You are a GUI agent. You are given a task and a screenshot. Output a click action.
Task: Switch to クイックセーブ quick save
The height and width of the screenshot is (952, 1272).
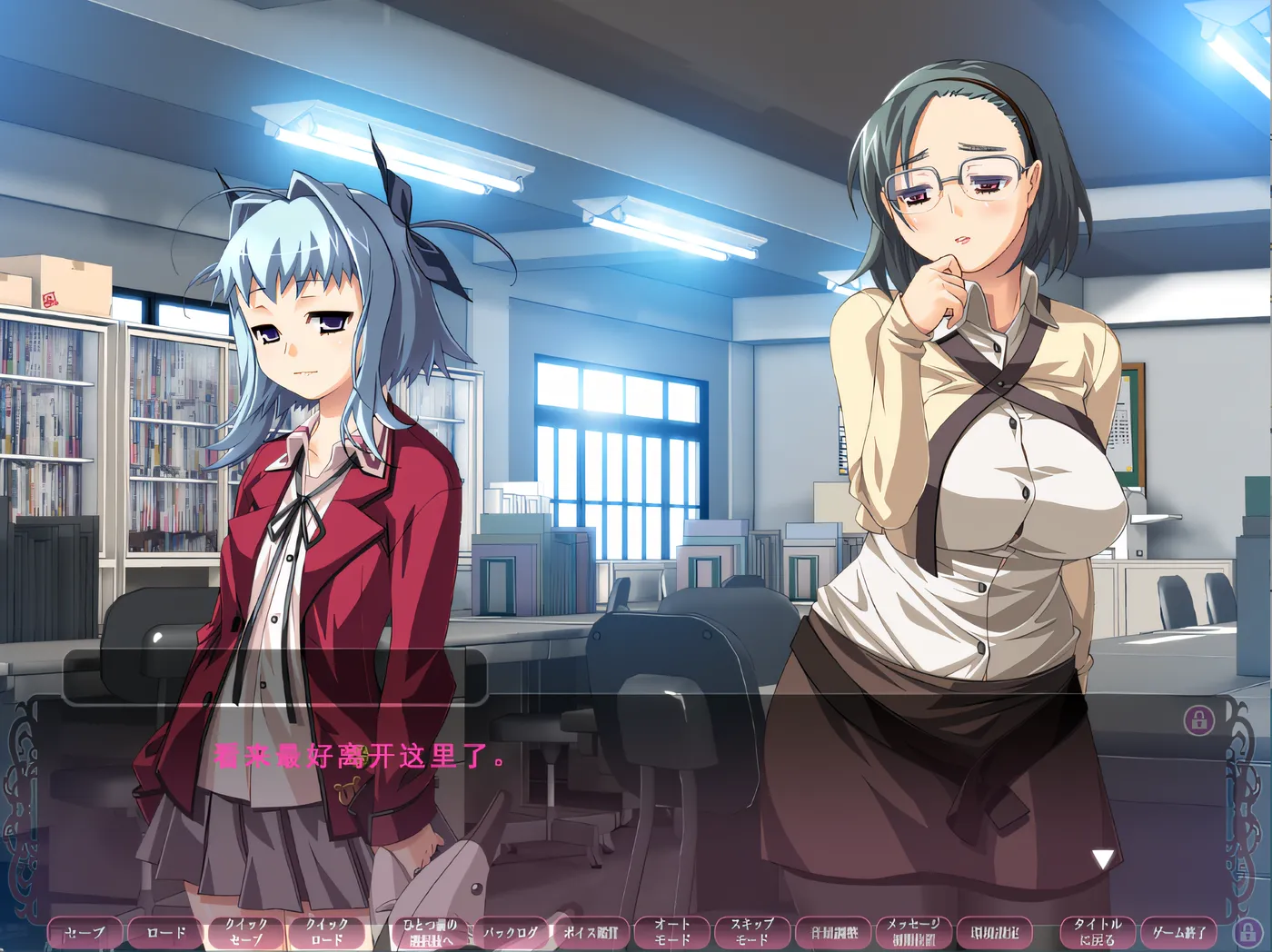point(243,932)
